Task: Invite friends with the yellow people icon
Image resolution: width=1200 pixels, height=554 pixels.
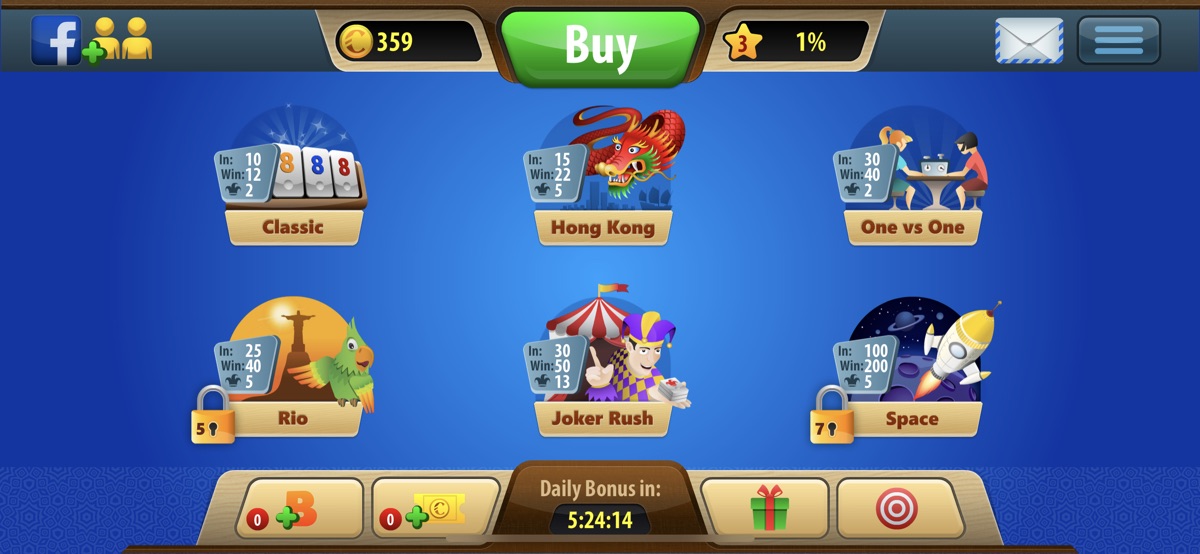Action: (x=120, y=40)
